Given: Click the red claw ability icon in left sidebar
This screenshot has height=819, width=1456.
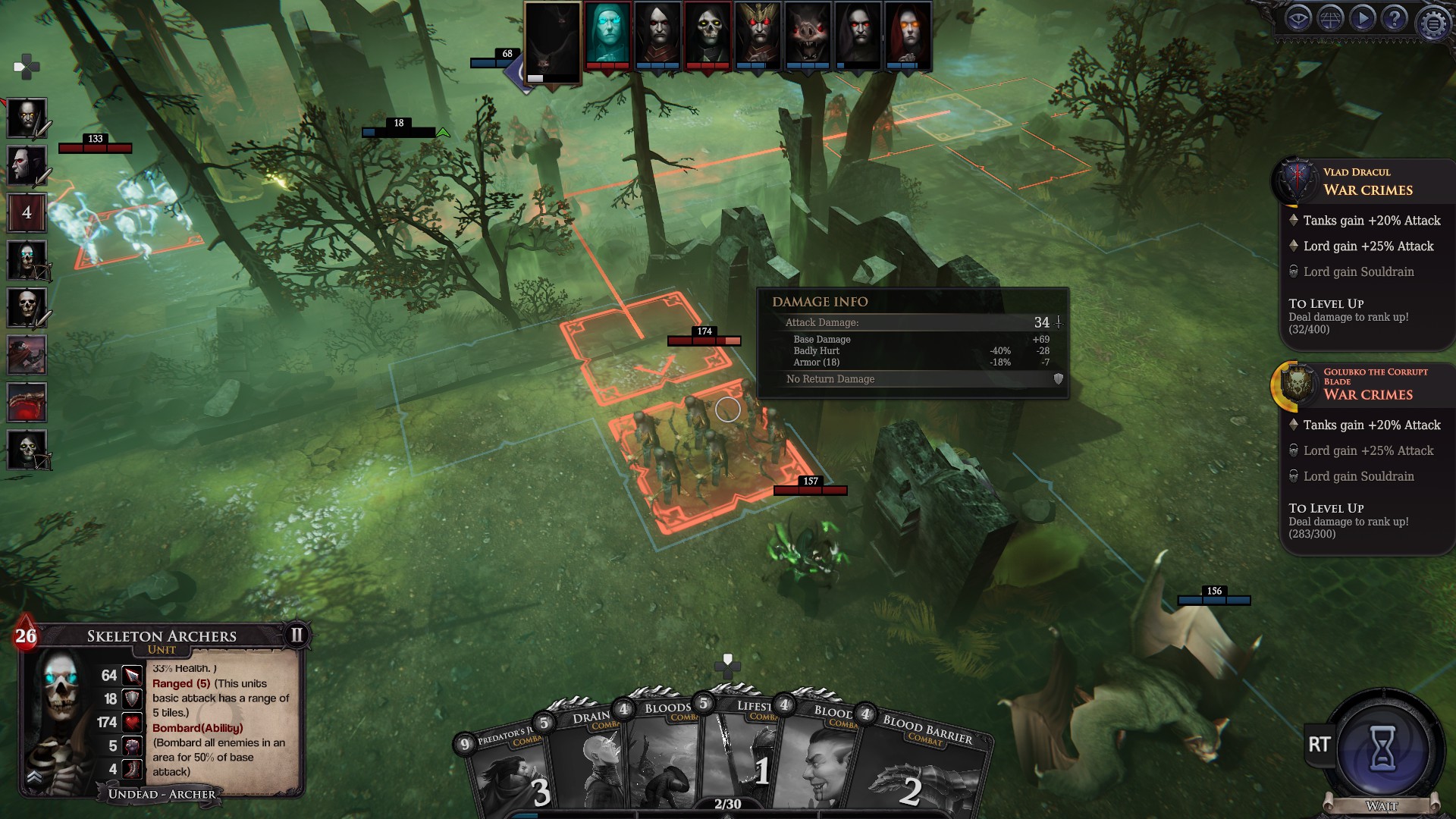Looking at the screenshot, I should (x=27, y=402).
